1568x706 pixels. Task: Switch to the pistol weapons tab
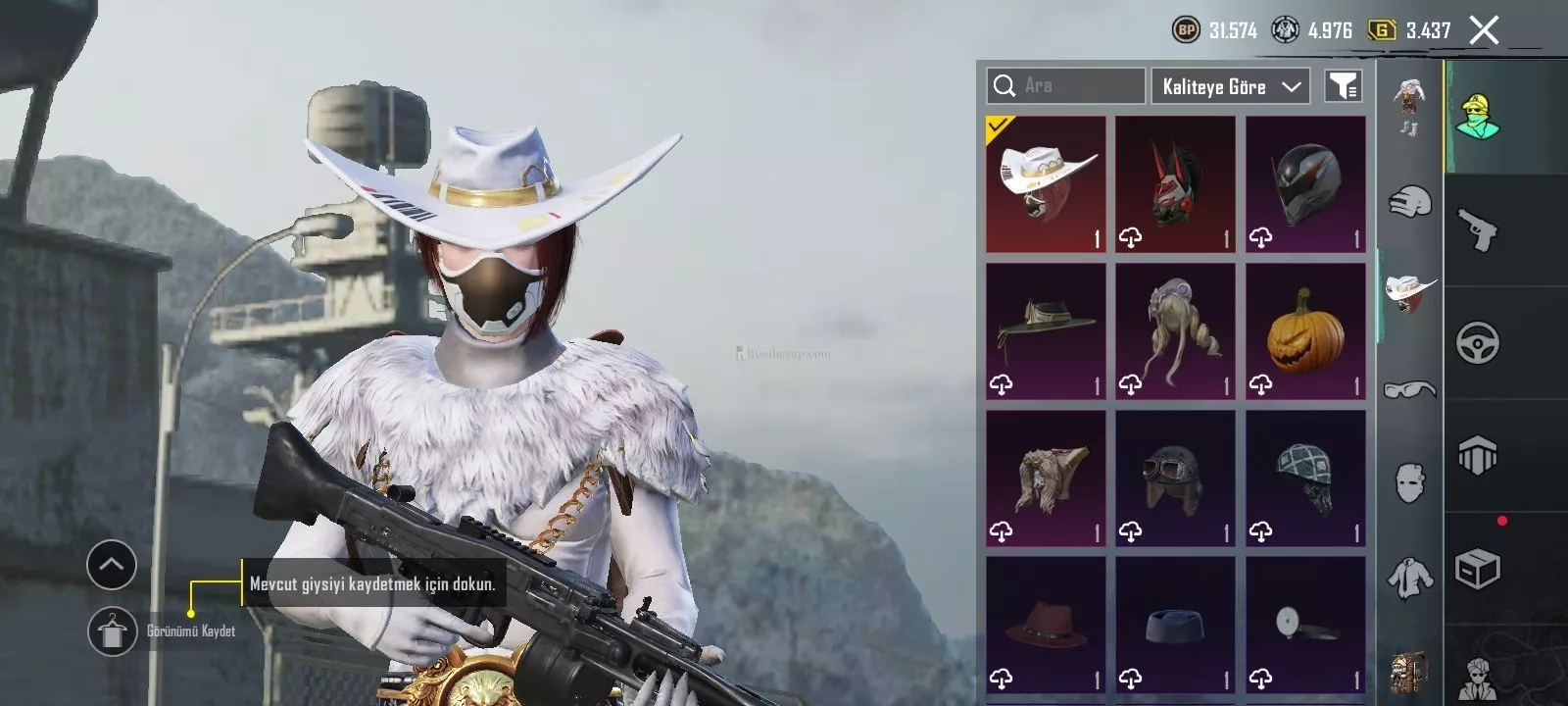coord(1478,229)
